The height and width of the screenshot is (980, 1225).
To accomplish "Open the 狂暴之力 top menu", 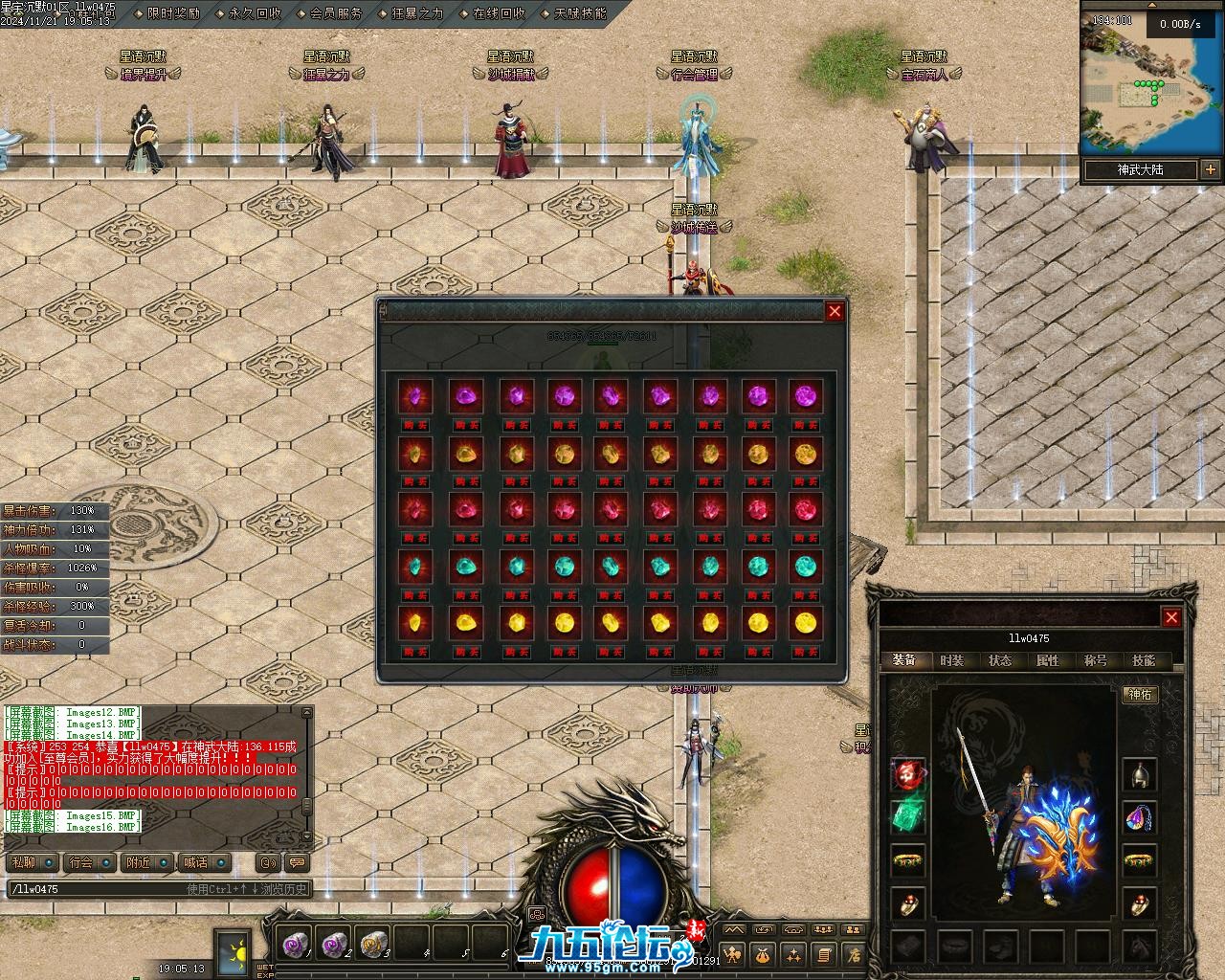I will tap(417, 13).
